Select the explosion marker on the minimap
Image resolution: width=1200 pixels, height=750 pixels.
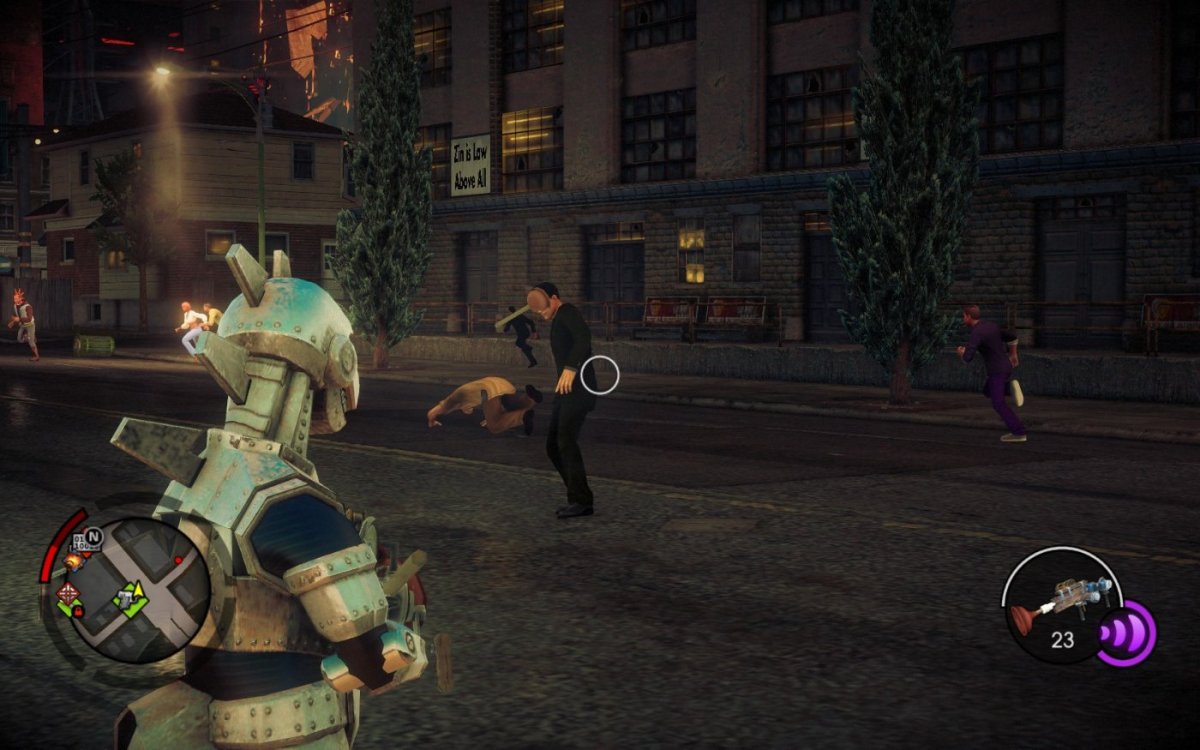pos(73,562)
